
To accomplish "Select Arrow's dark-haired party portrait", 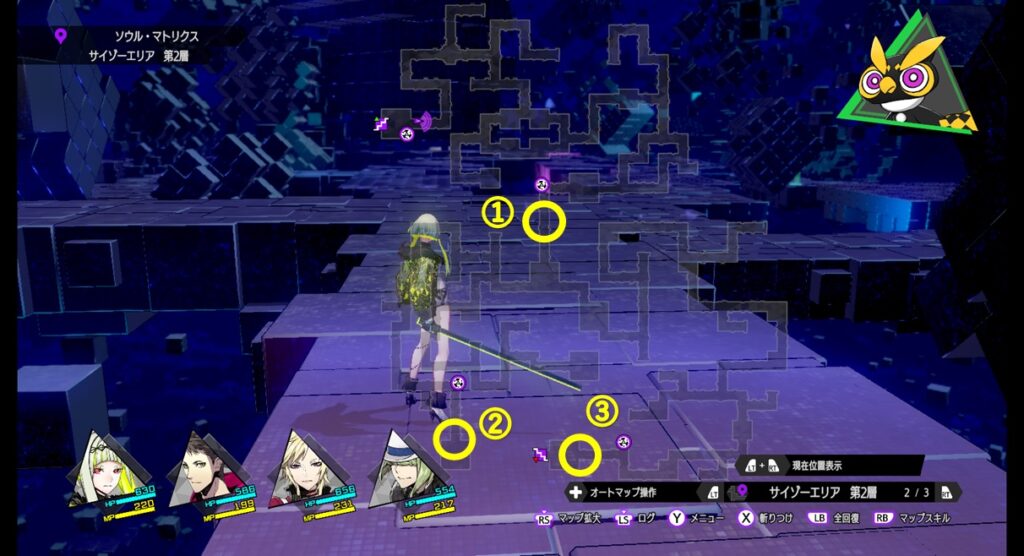I will (x=201, y=470).
